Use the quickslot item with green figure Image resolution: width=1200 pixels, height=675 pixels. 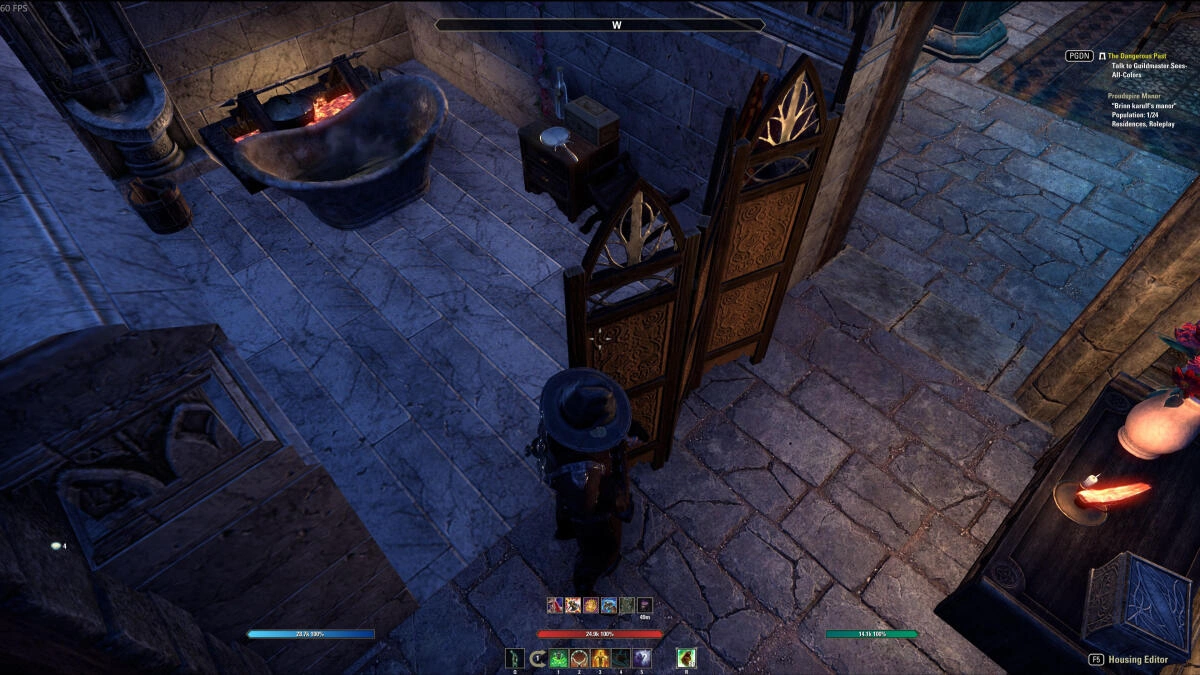tap(515, 658)
